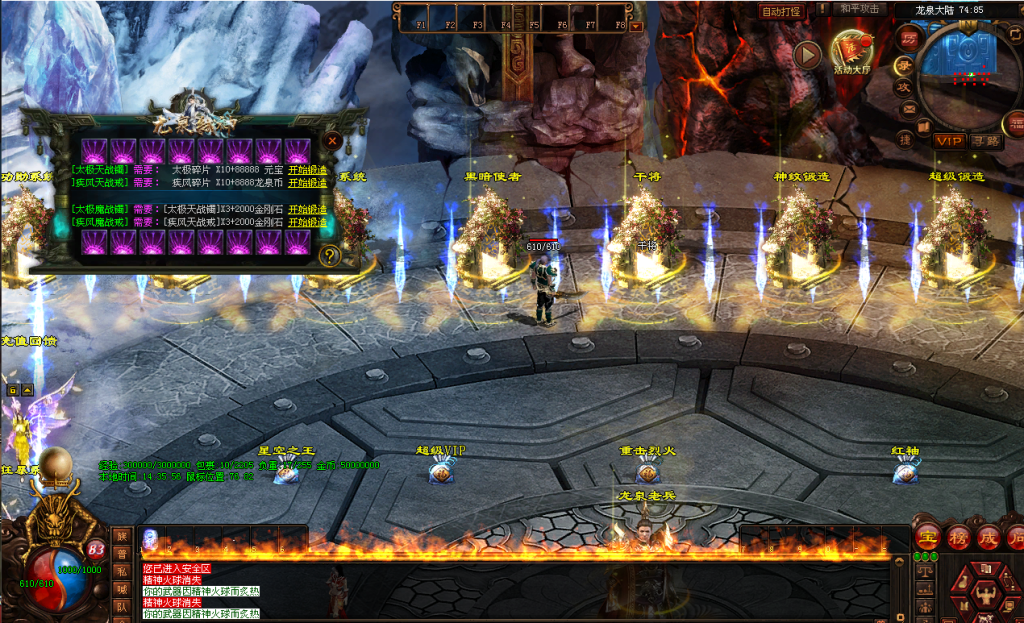This screenshot has width=1024, height=623.
Task: Open the 活动大厅 activity hall
Action: pyautogui.click(x=853, y=51)
